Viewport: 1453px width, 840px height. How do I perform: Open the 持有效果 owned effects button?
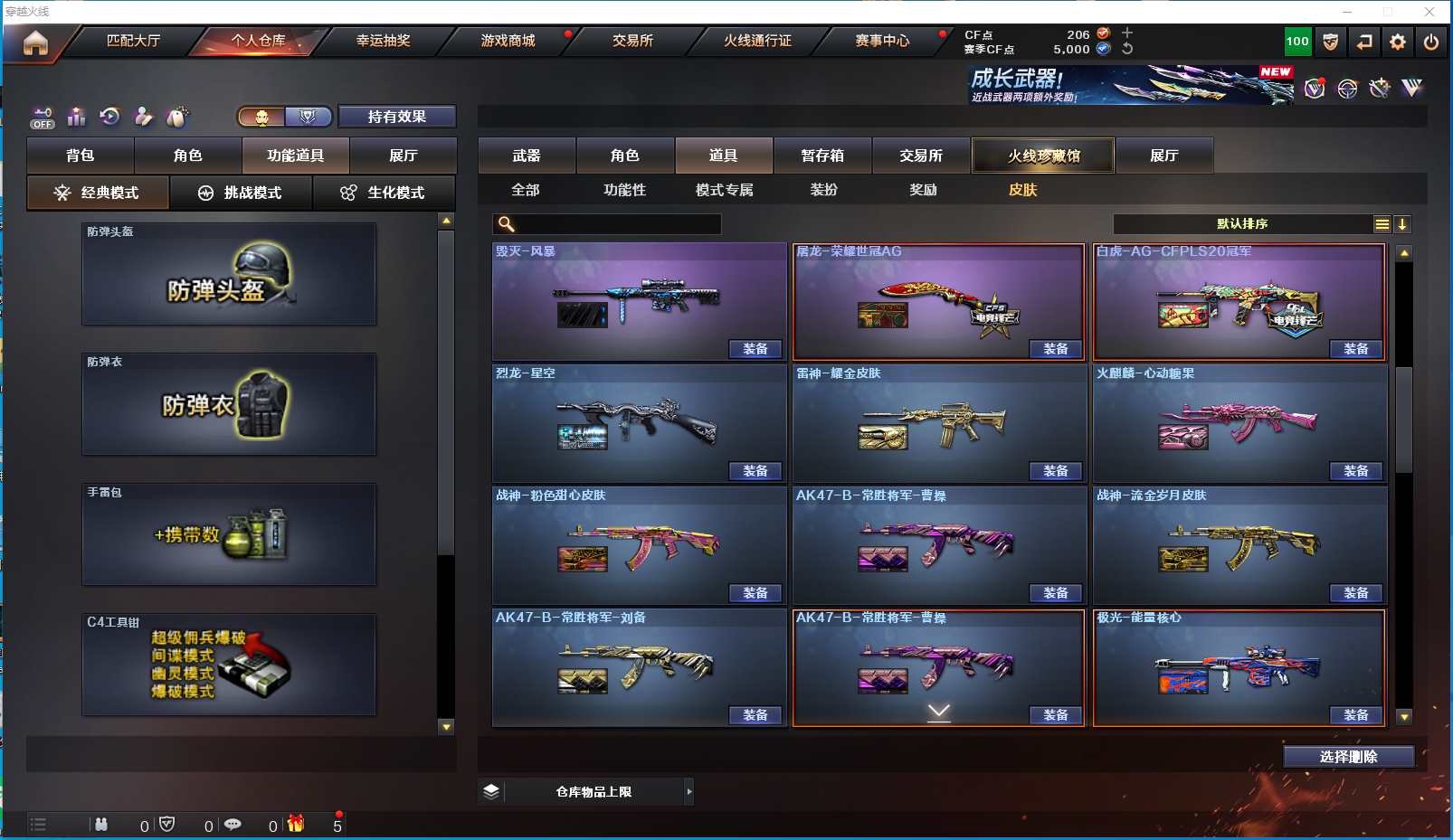click(396, 117)
